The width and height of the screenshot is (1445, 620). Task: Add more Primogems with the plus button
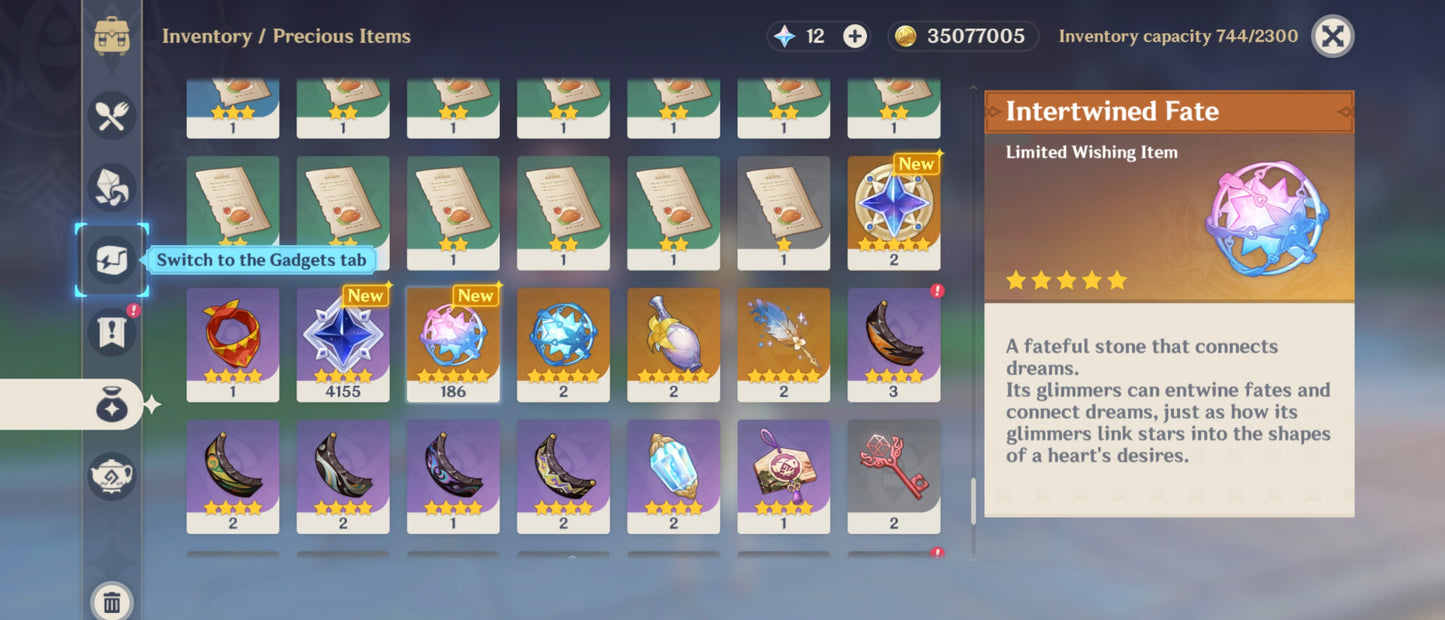[x=855, y=37]
